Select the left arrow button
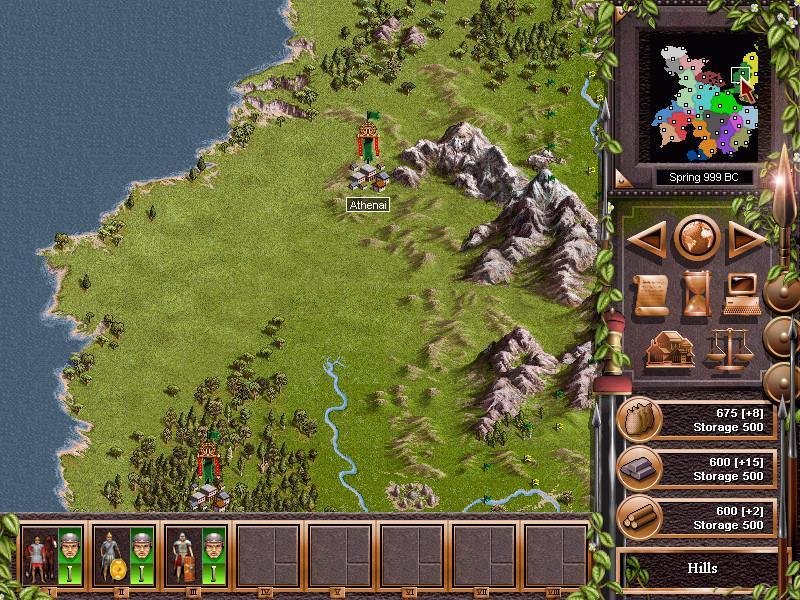Viewport: 800px width, 600px height. [x=650, y=238]
